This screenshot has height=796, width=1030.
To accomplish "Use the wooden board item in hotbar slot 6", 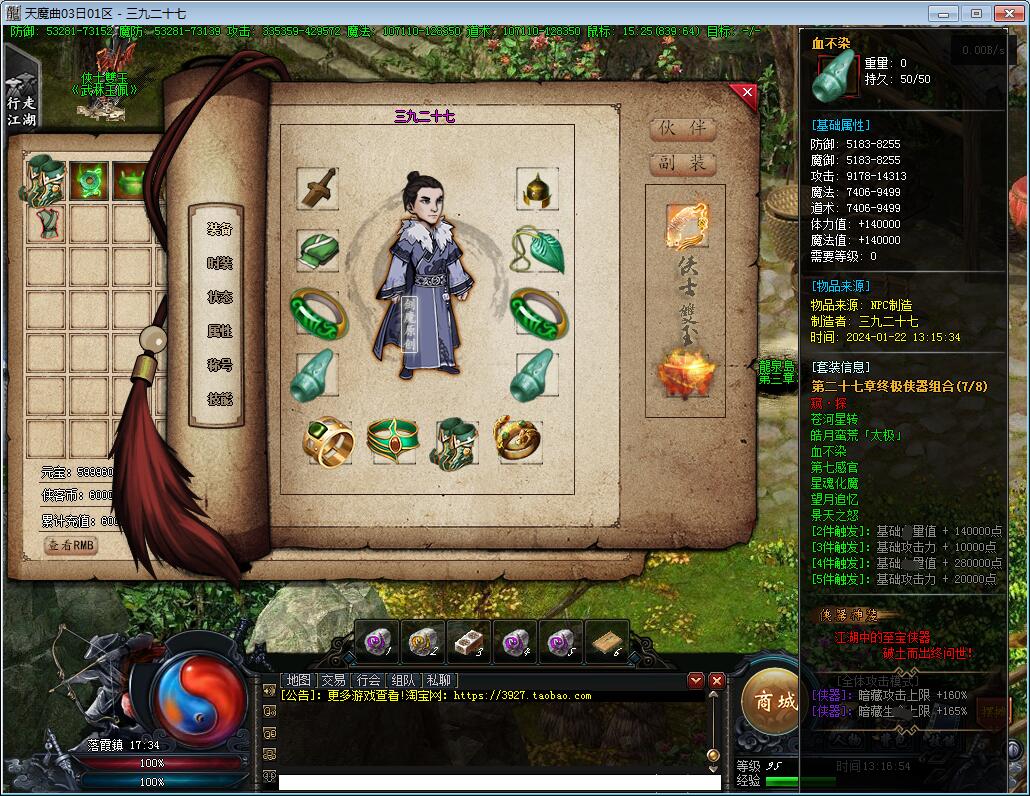I will pyautogui.click(x=606, y=640).
